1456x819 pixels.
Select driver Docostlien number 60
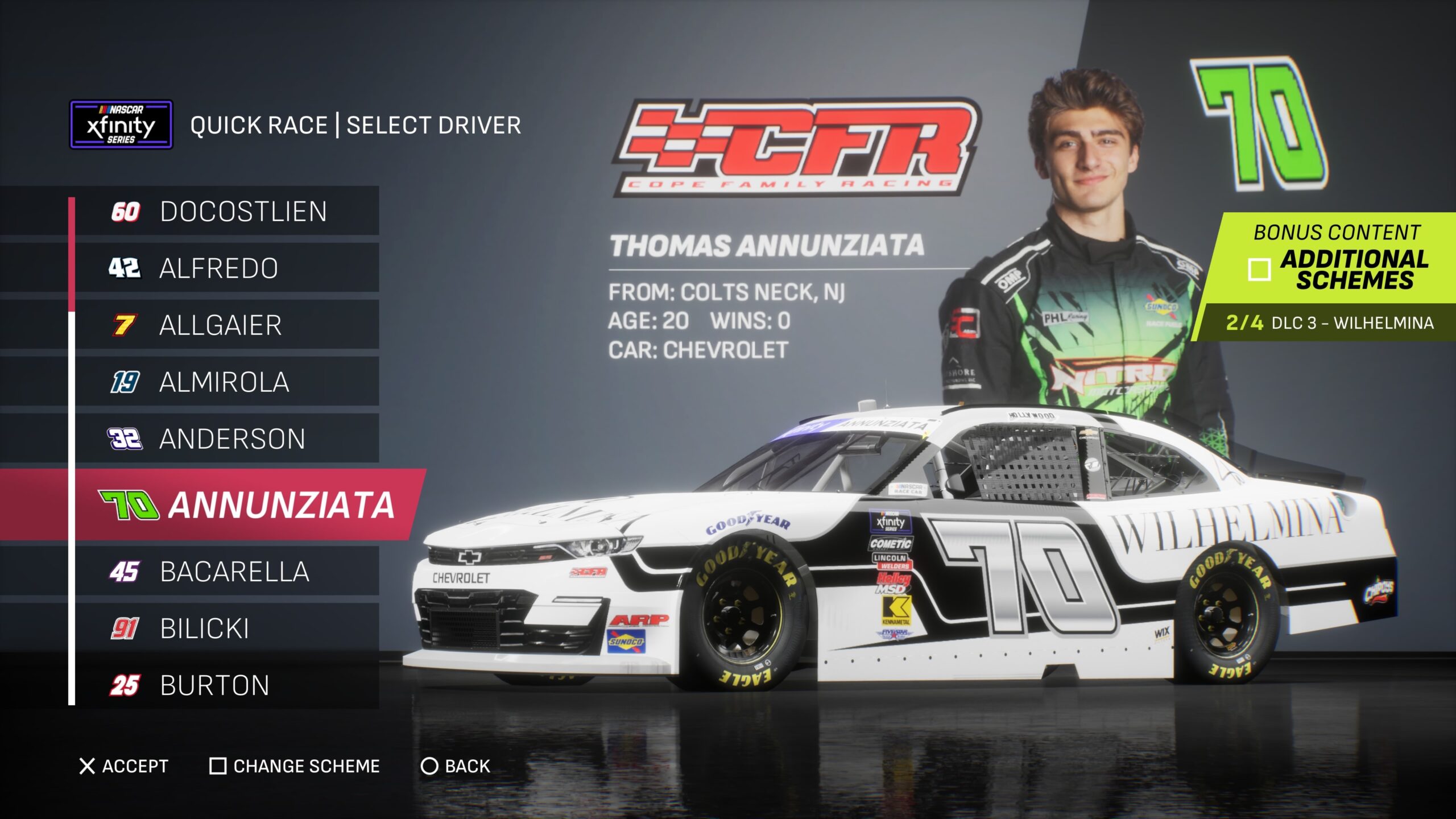point(227,212)
